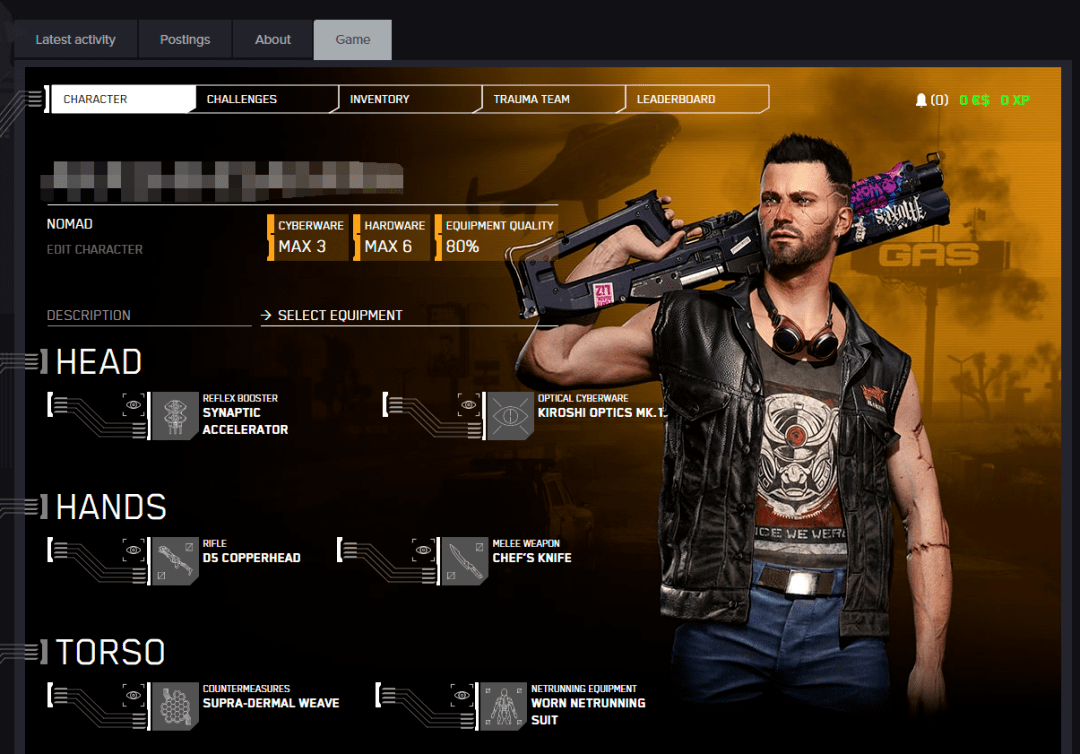This screenshot has width=1080, height=754.
Task: Open the notifications bell
Action: [x=921, y=100]
